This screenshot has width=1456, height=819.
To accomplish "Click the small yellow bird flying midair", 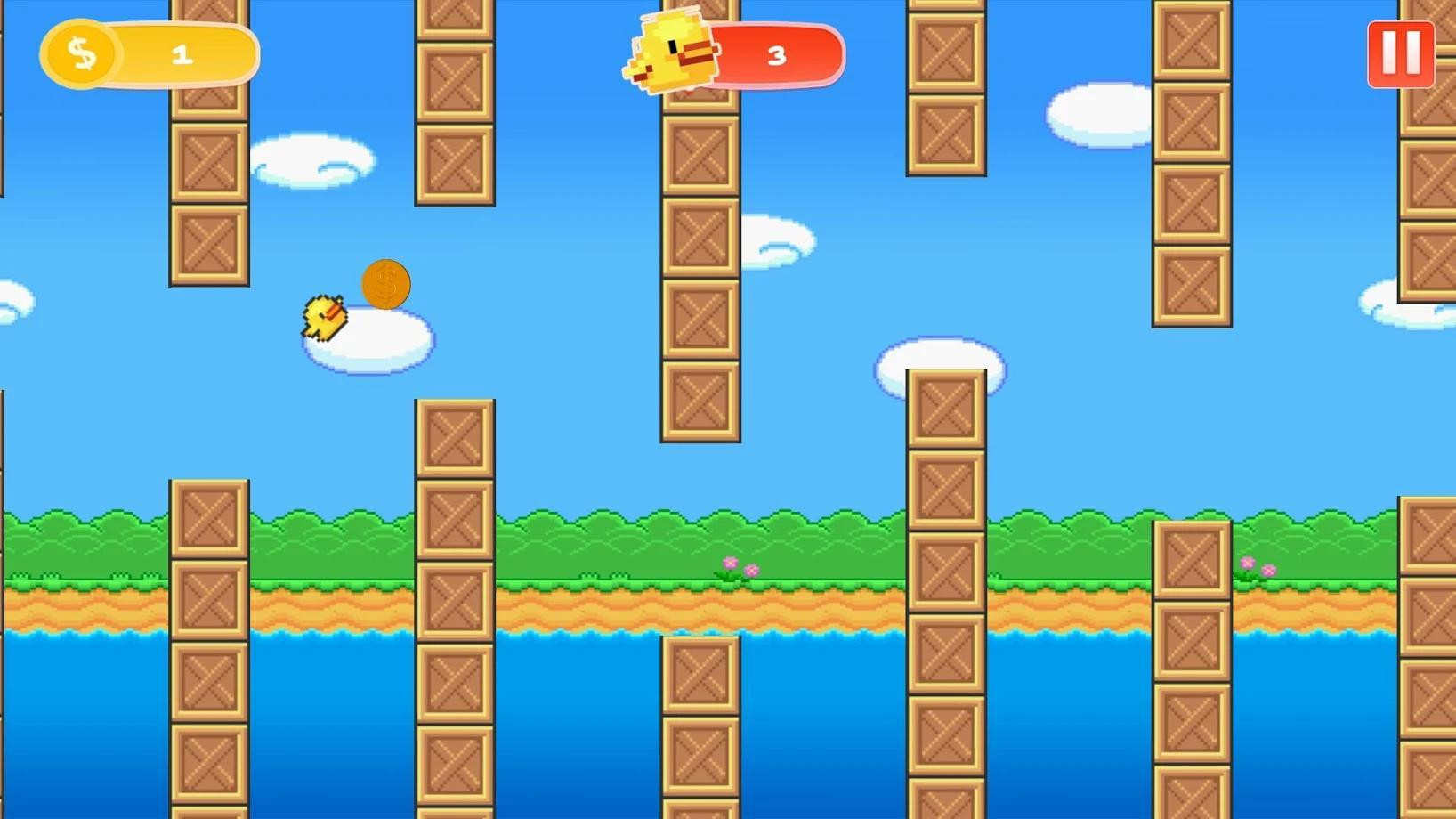I will point(323,318).
